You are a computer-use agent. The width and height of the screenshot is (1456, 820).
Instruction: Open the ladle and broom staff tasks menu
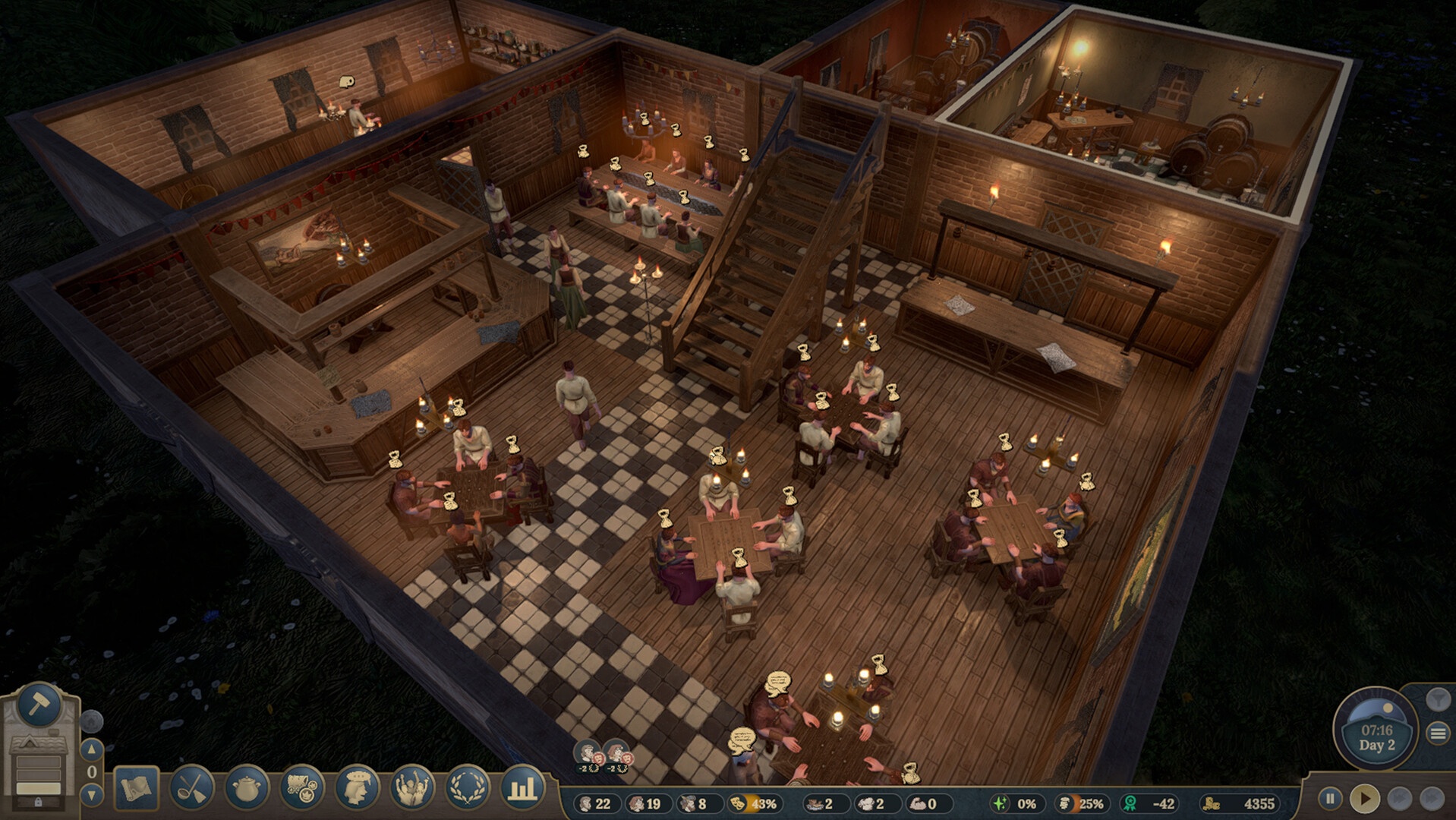(192, 788)
